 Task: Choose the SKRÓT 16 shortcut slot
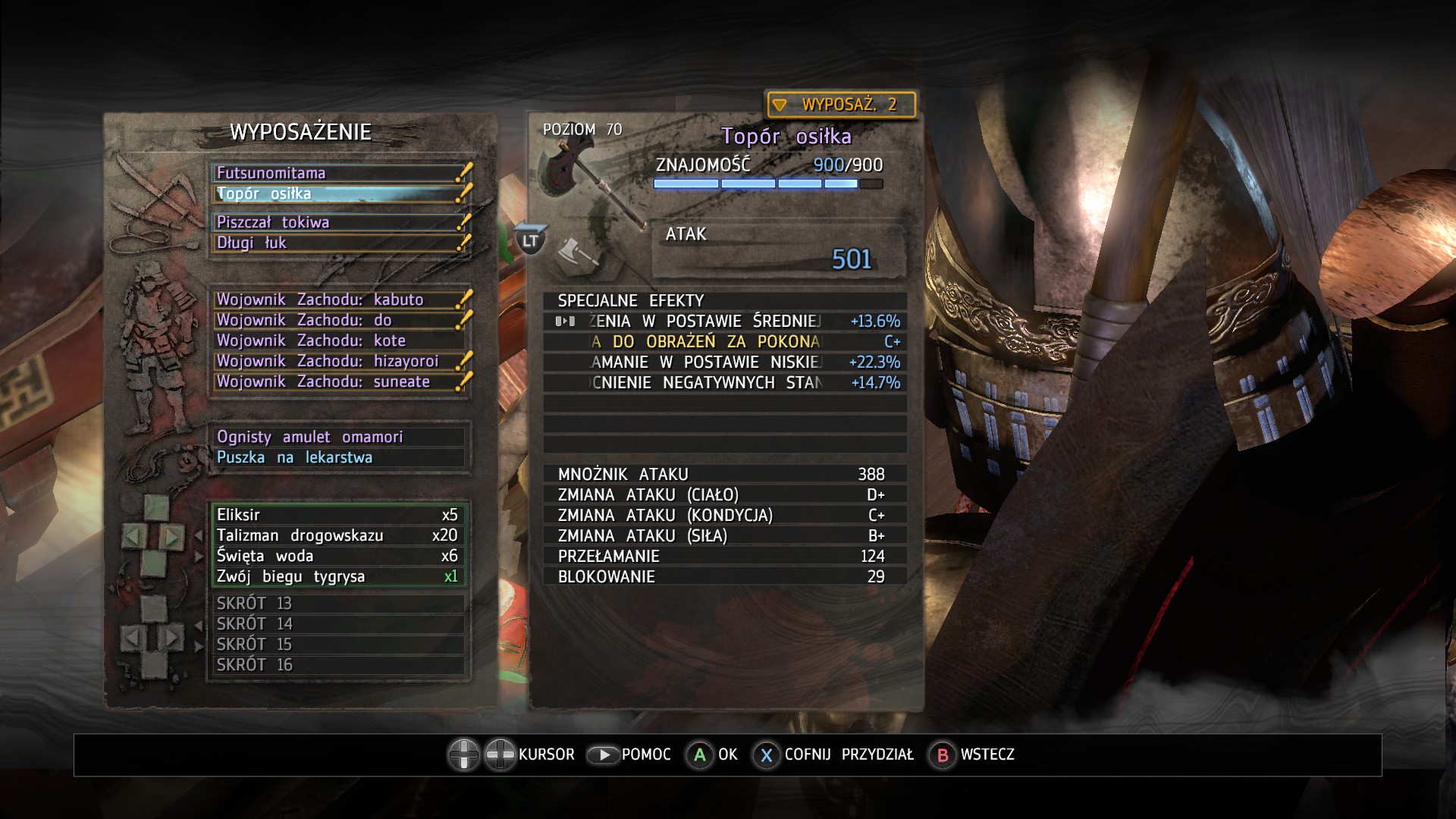click(338, 665)
